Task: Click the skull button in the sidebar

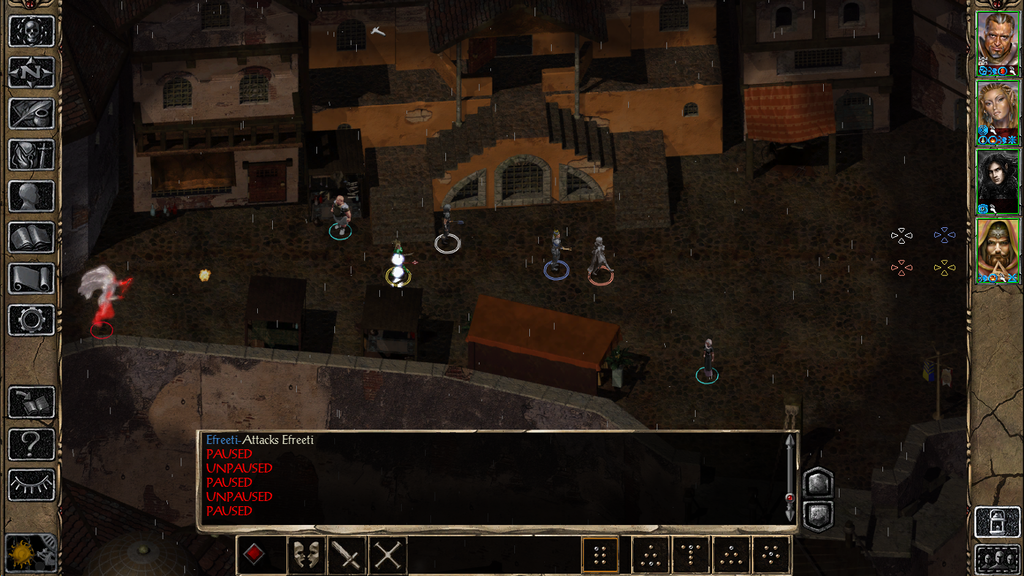Action: 31,31
